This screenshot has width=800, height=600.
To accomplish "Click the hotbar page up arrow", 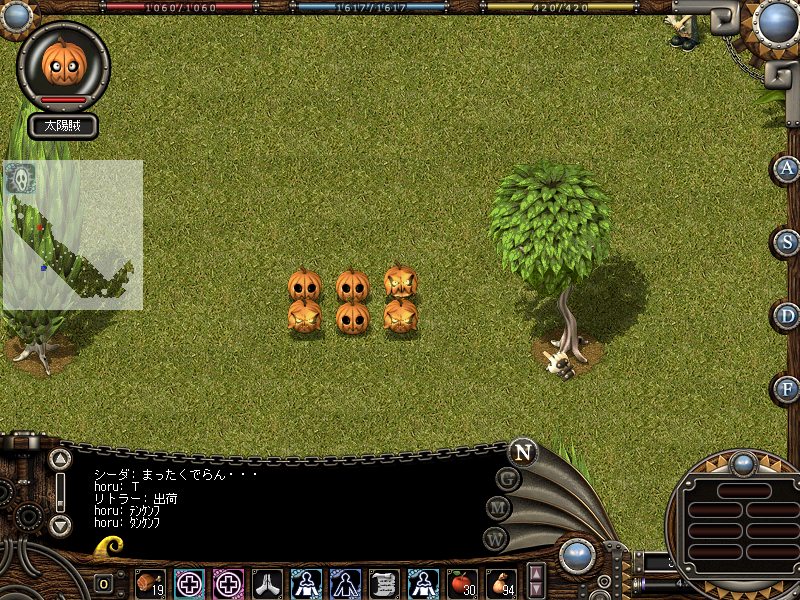I will point(537,573).
